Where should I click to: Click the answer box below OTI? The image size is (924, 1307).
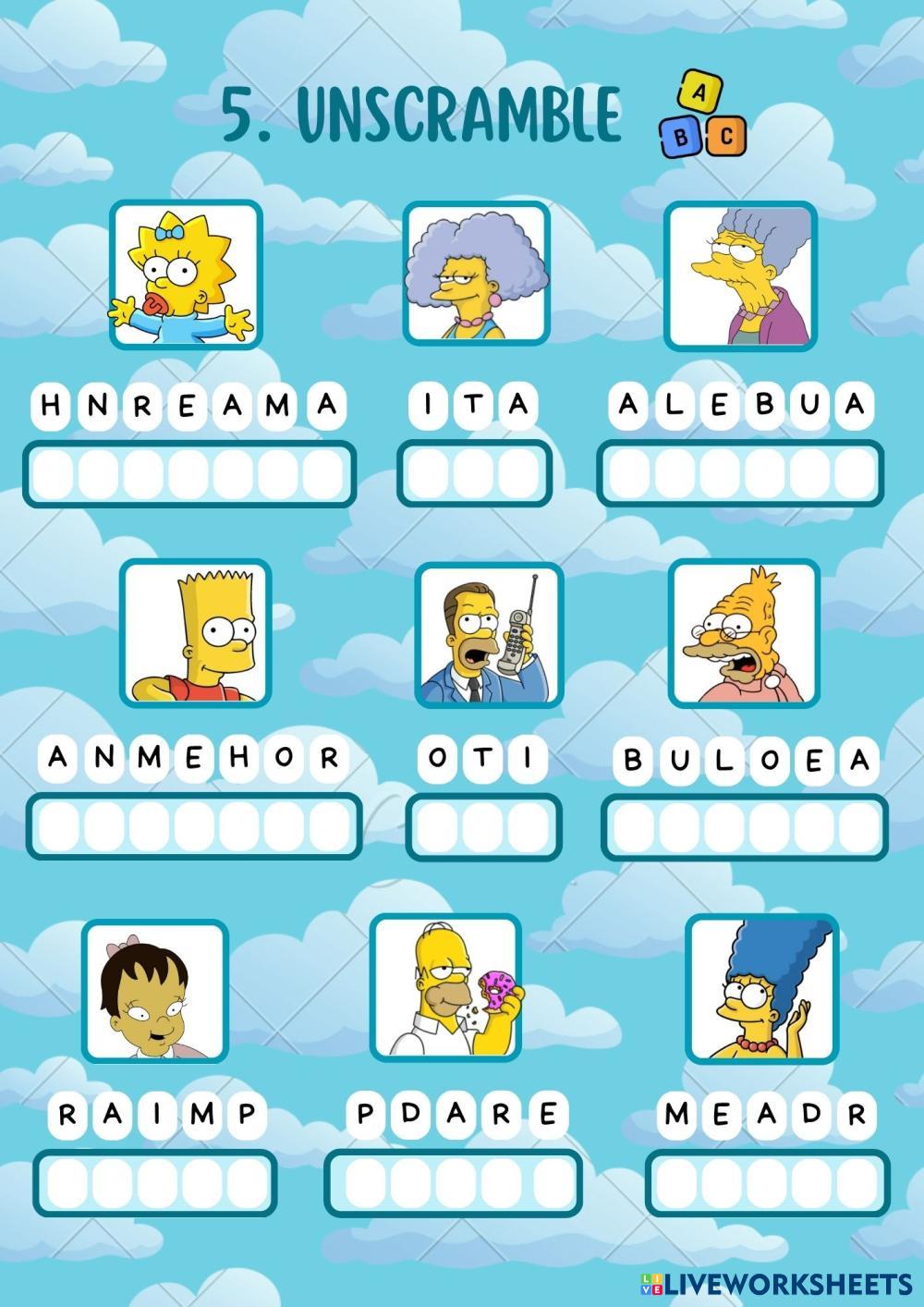click(483, 826)
